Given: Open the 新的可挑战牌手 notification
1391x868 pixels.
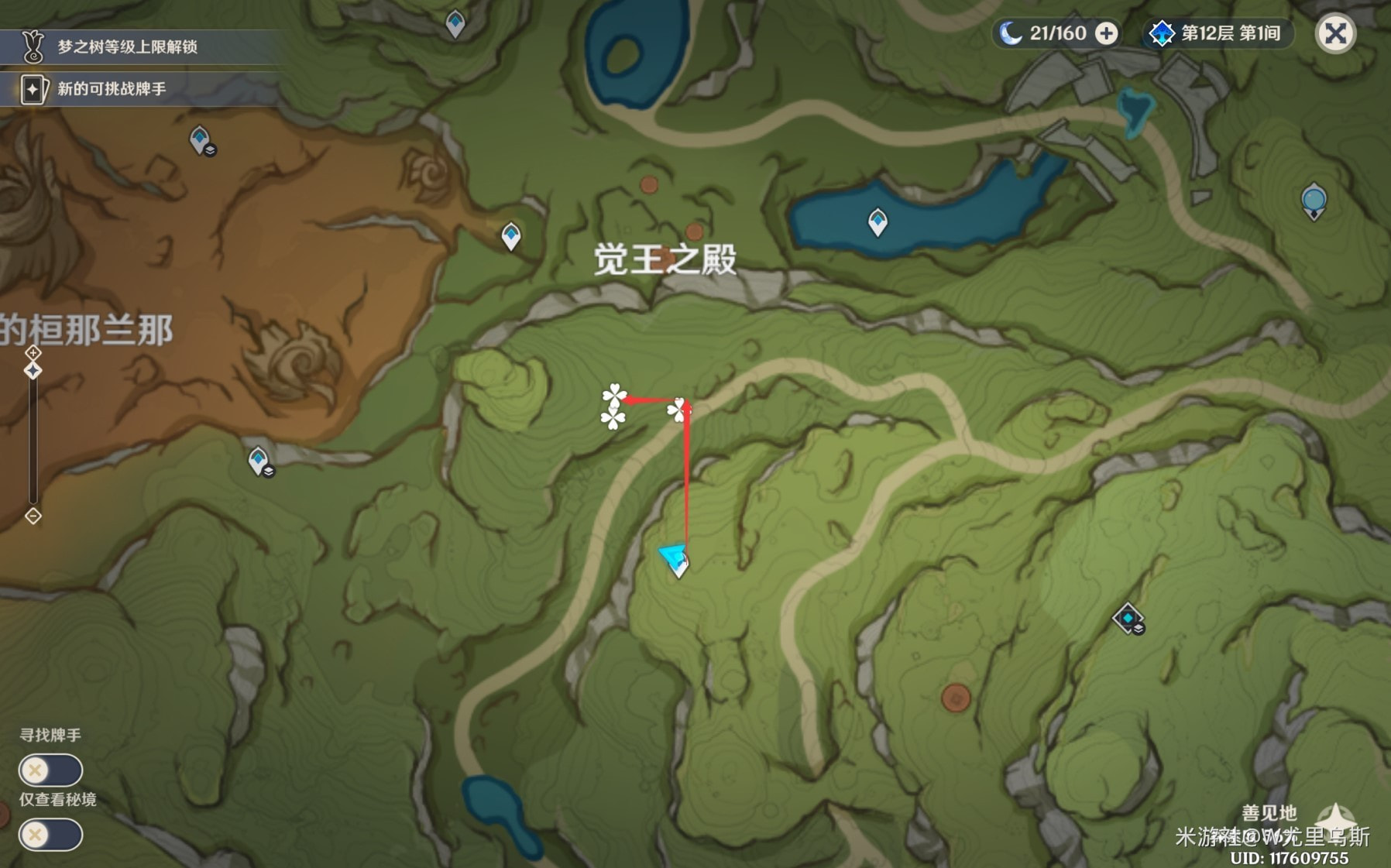Looking at the screenshot, I should click(x=112, y=89).
